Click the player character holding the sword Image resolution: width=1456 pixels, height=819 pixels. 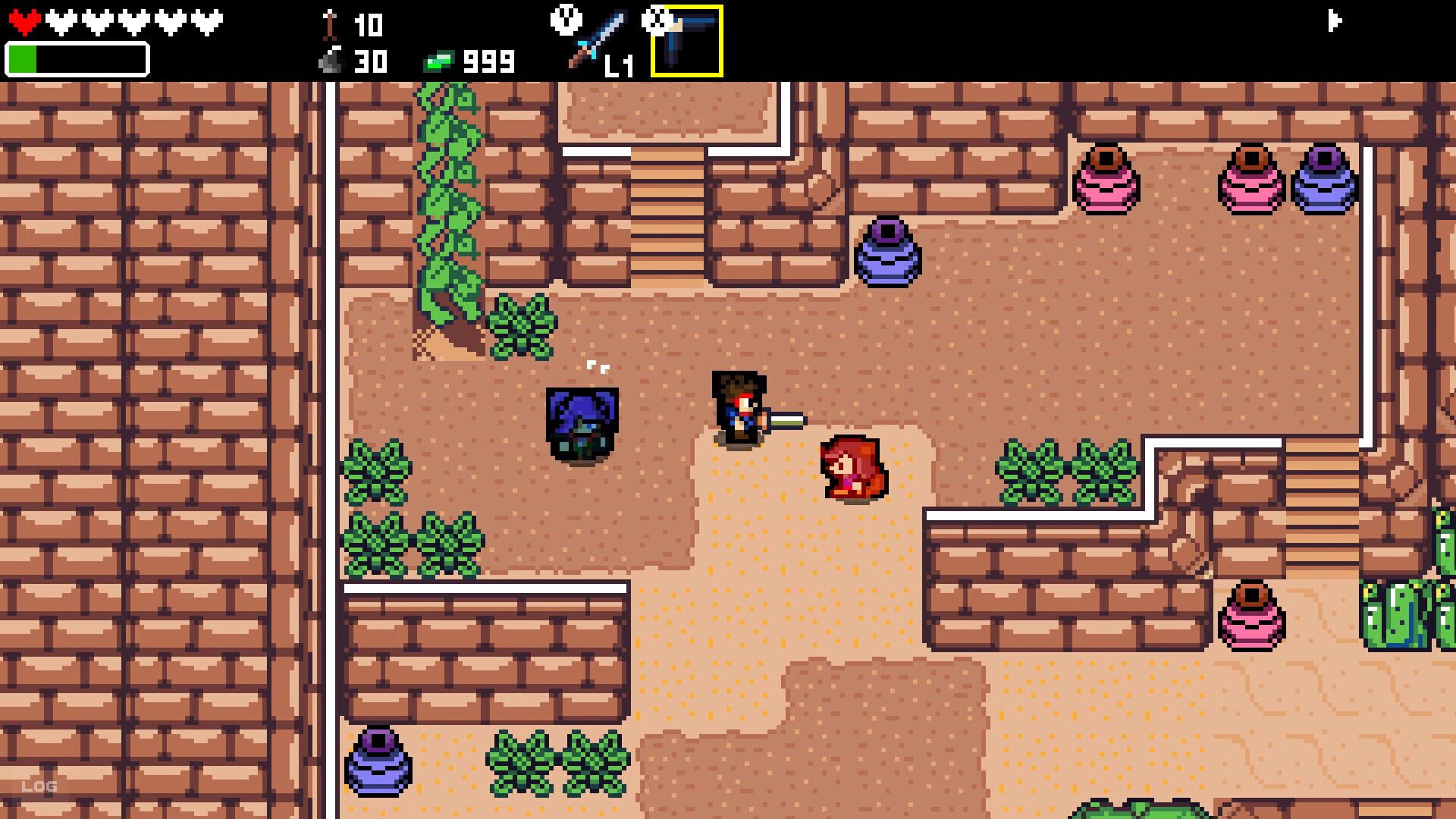pyautogui.click(x=737, y=409)
